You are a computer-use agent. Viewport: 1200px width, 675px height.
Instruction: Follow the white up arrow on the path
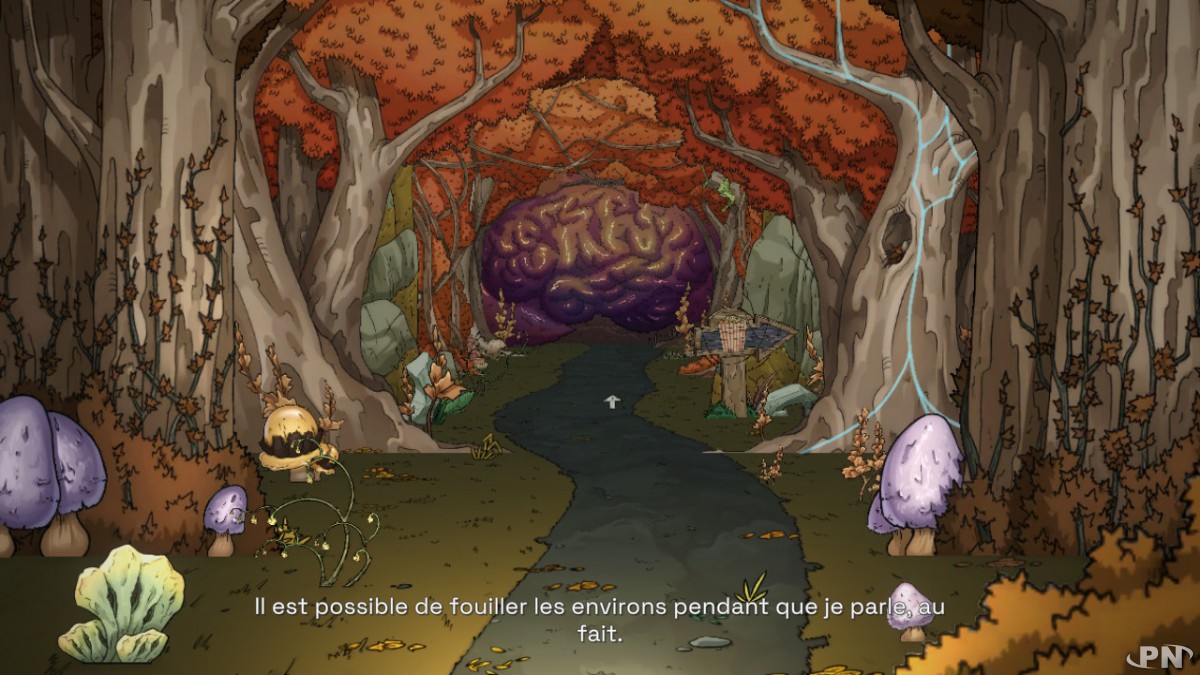[611, 401]
